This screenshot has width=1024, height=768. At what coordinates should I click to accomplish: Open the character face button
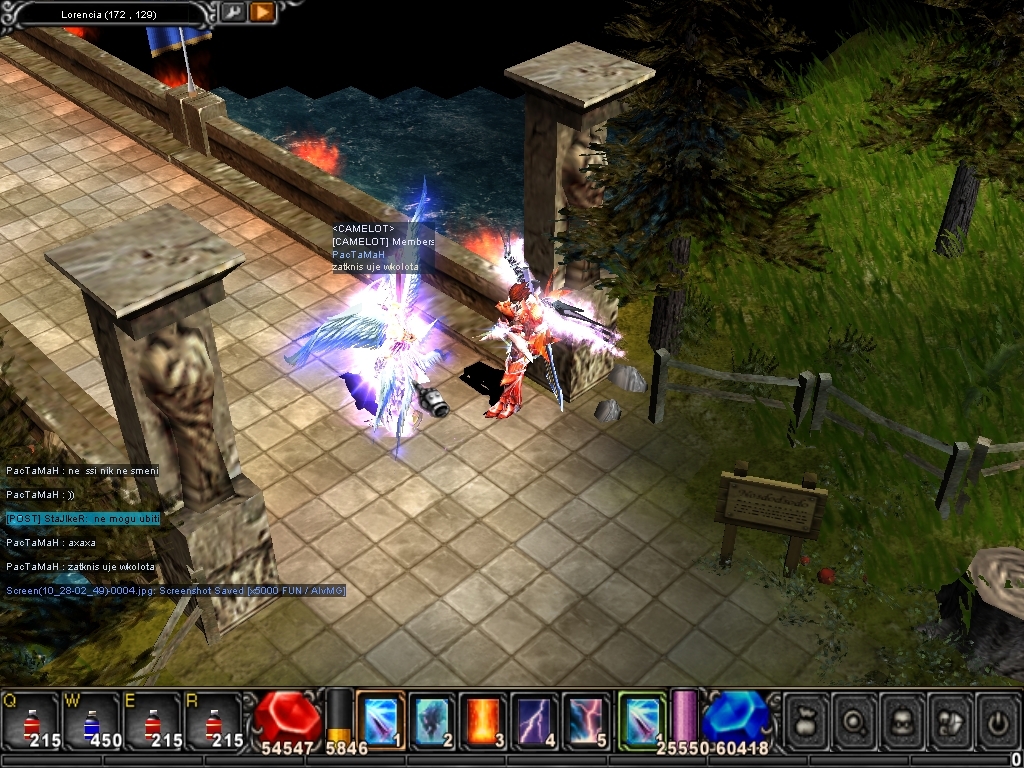pyautogui.click(x=902, y=720)
